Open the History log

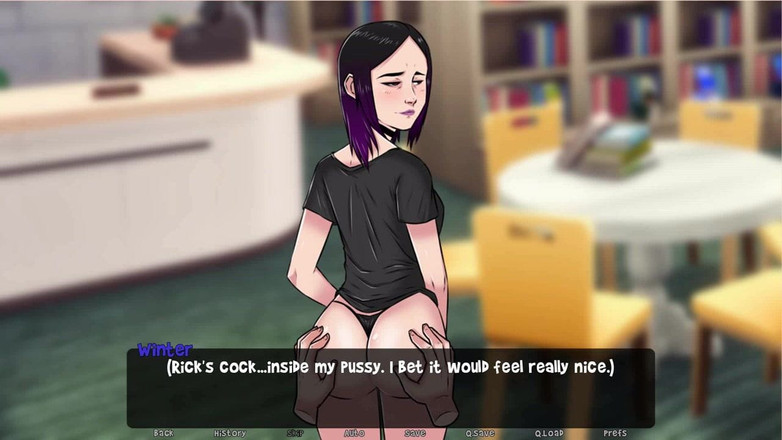coord(229,433)
